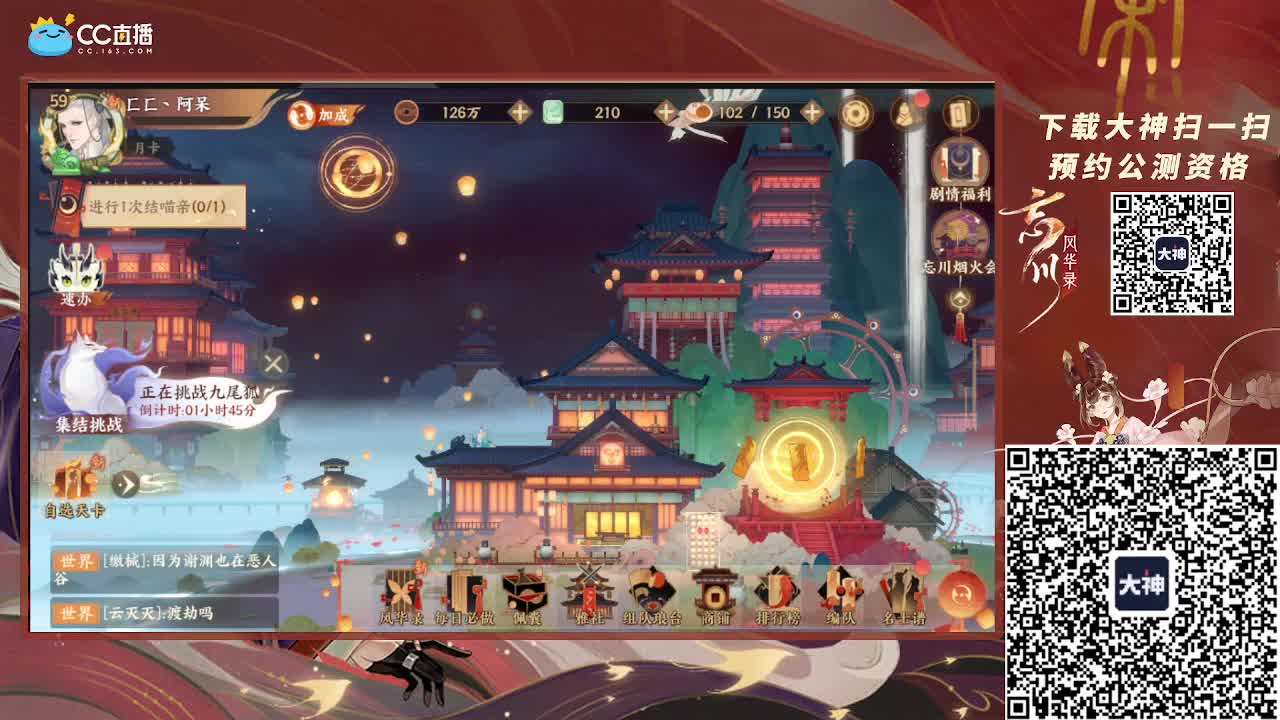
Task: Activate the 加成 bonus button
Action: 320,115
